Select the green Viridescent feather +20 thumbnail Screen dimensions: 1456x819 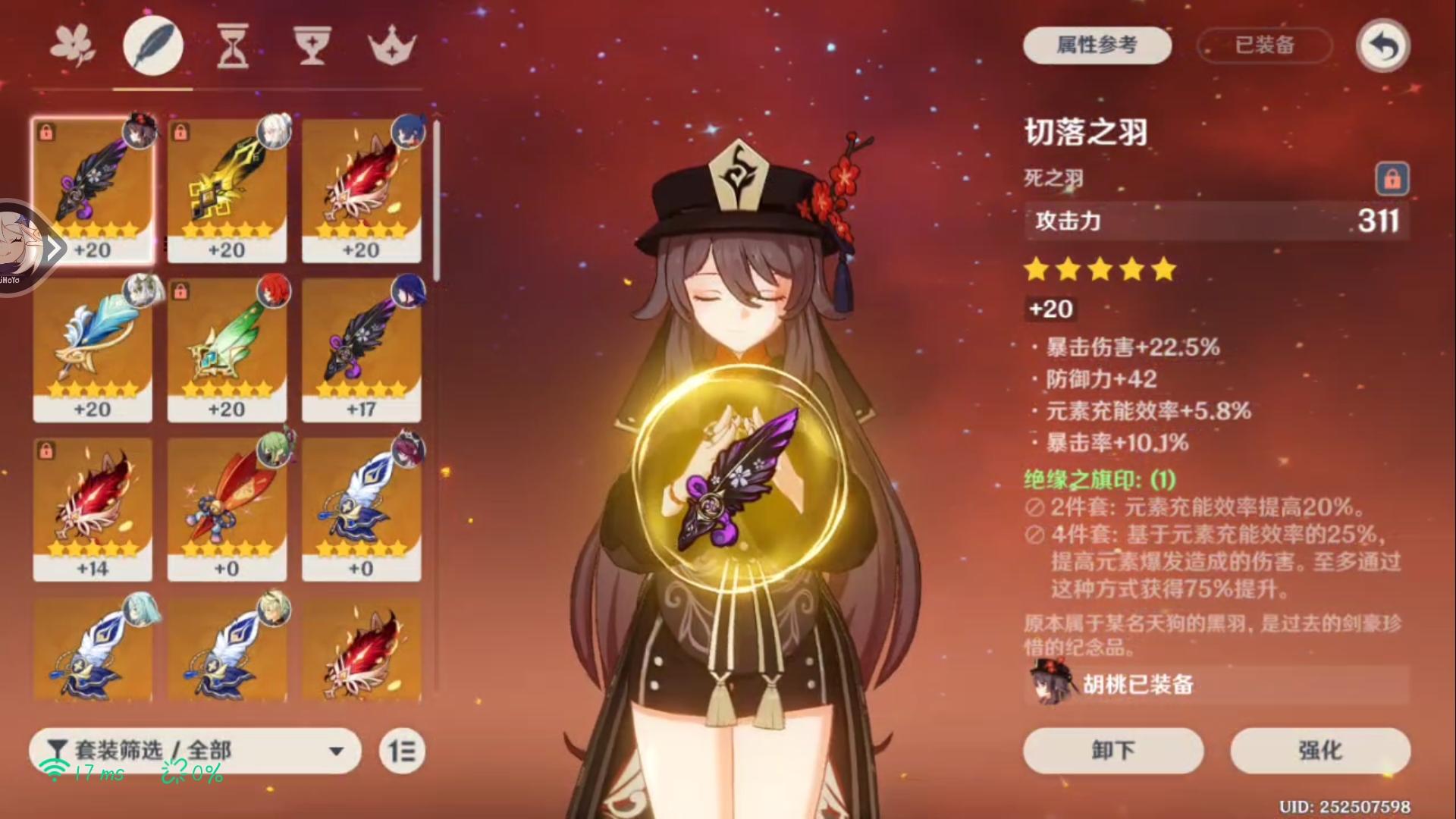tap(227, 350)
